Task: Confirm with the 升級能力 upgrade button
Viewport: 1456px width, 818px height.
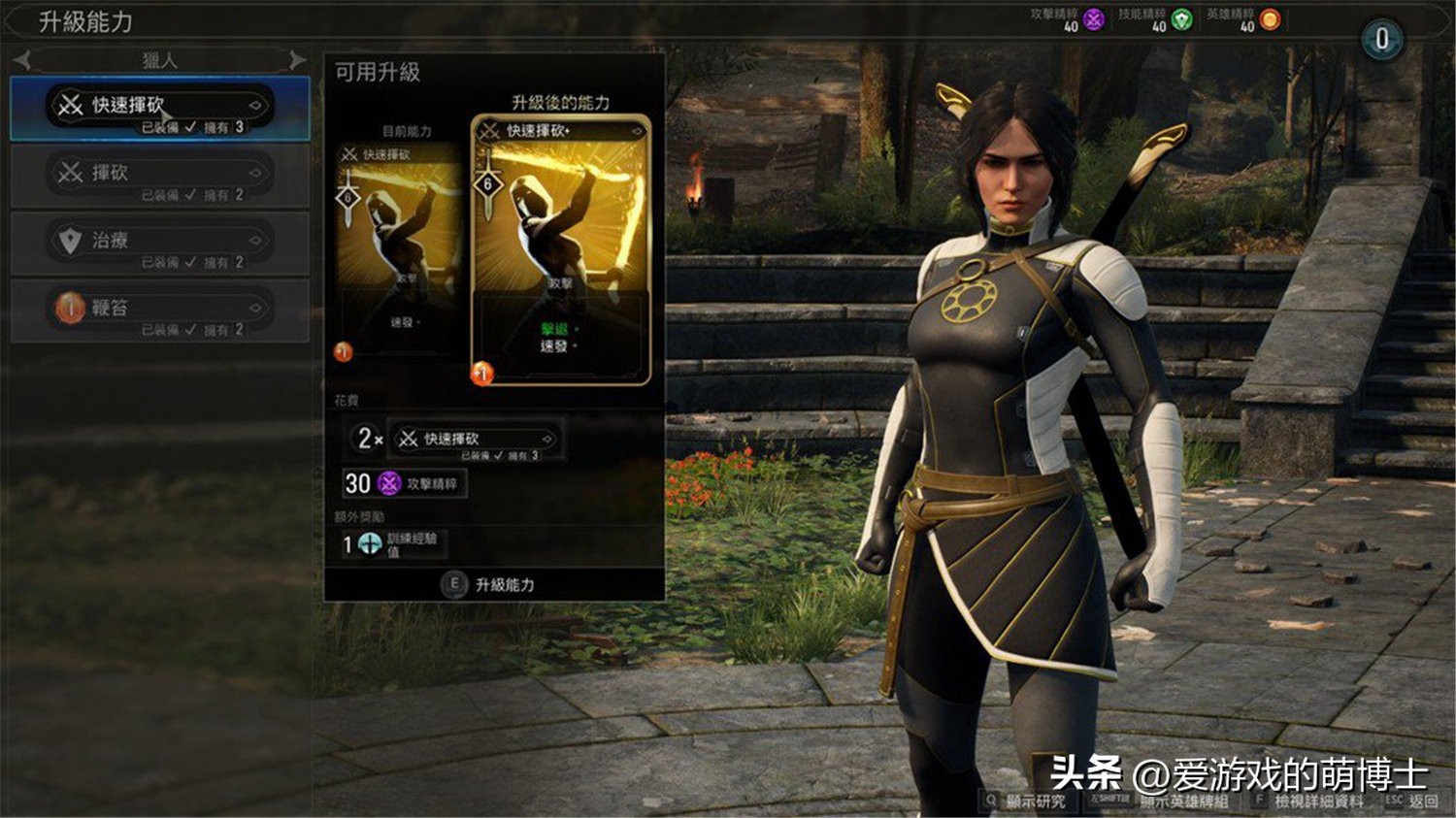Action: [x=493, y=584]
